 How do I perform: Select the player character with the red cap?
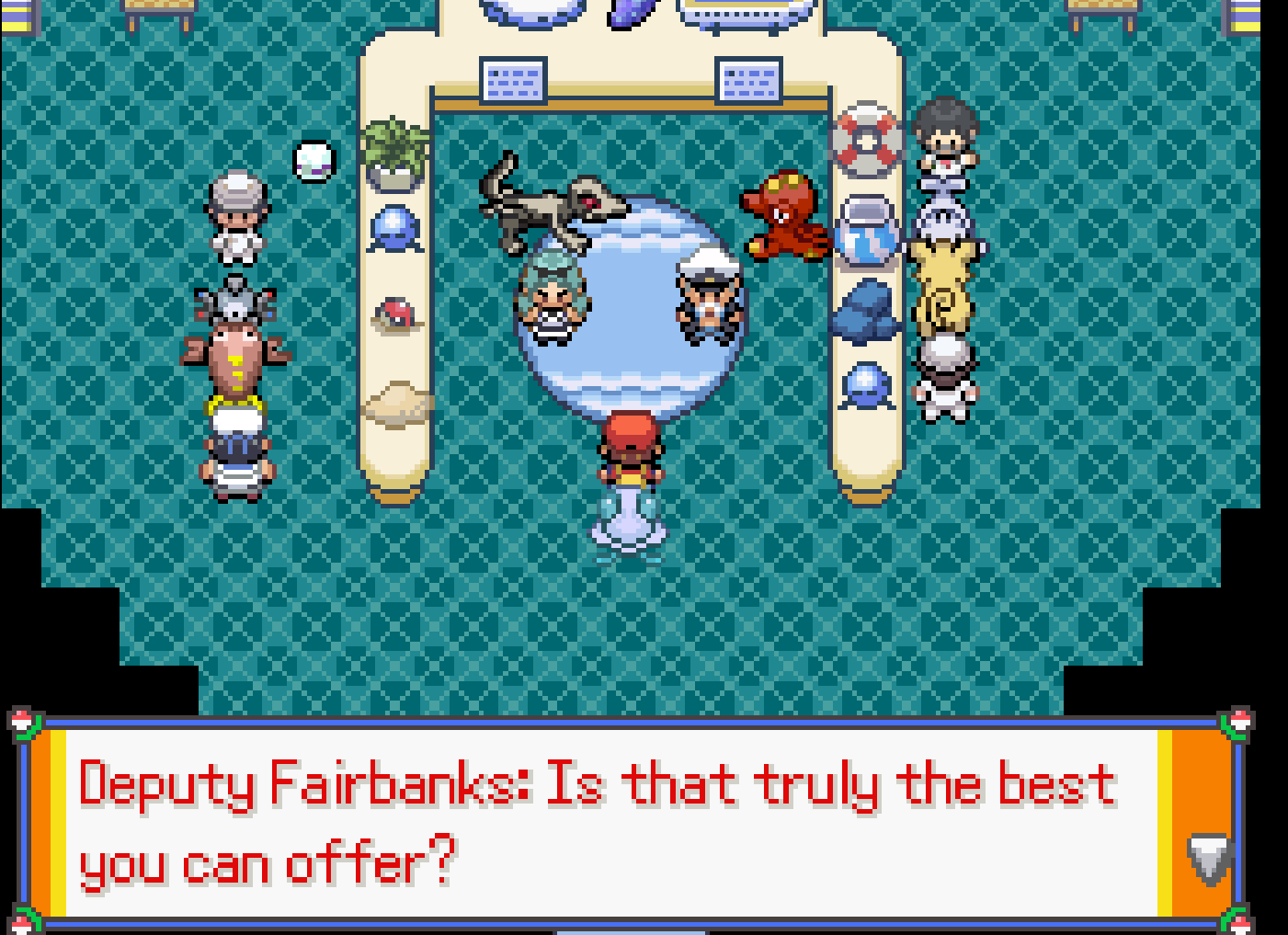click(x=629, y=450)
